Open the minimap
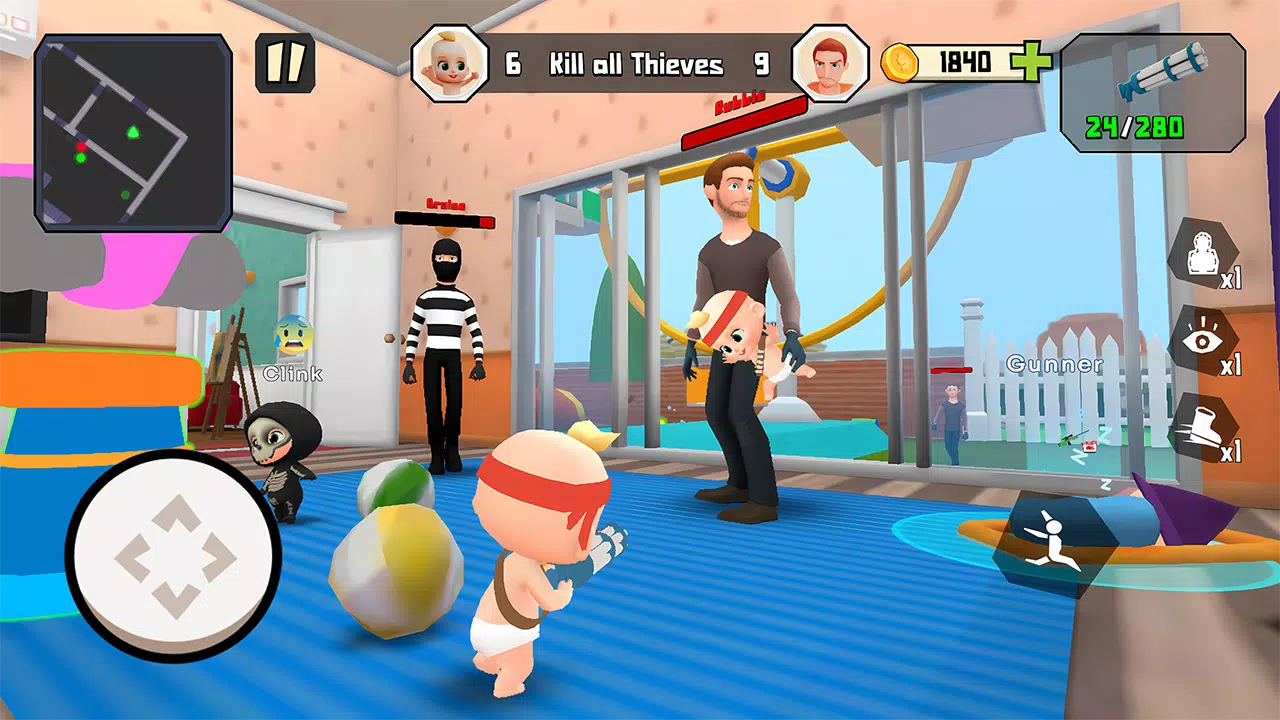Screen dimensions: 1280x720 tap(133, 132)
